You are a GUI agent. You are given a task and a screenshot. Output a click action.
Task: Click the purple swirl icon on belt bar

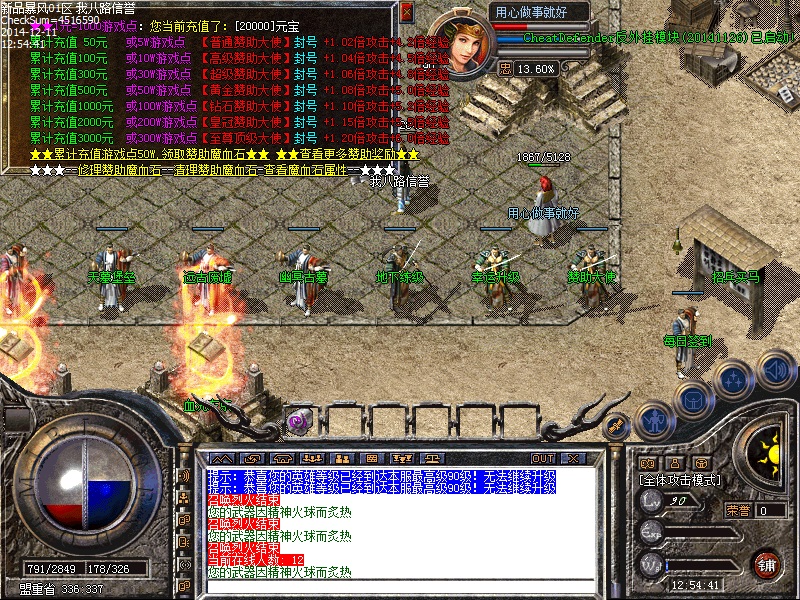(x=297, y=421)
